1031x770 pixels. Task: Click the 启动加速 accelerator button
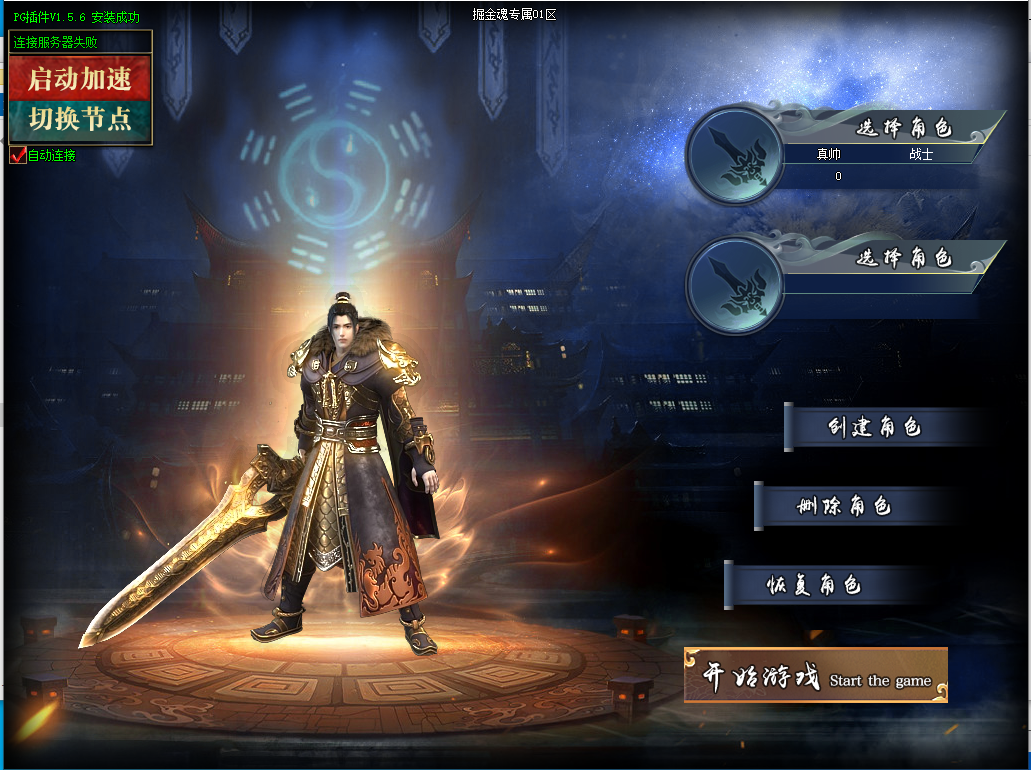[80, 78]
